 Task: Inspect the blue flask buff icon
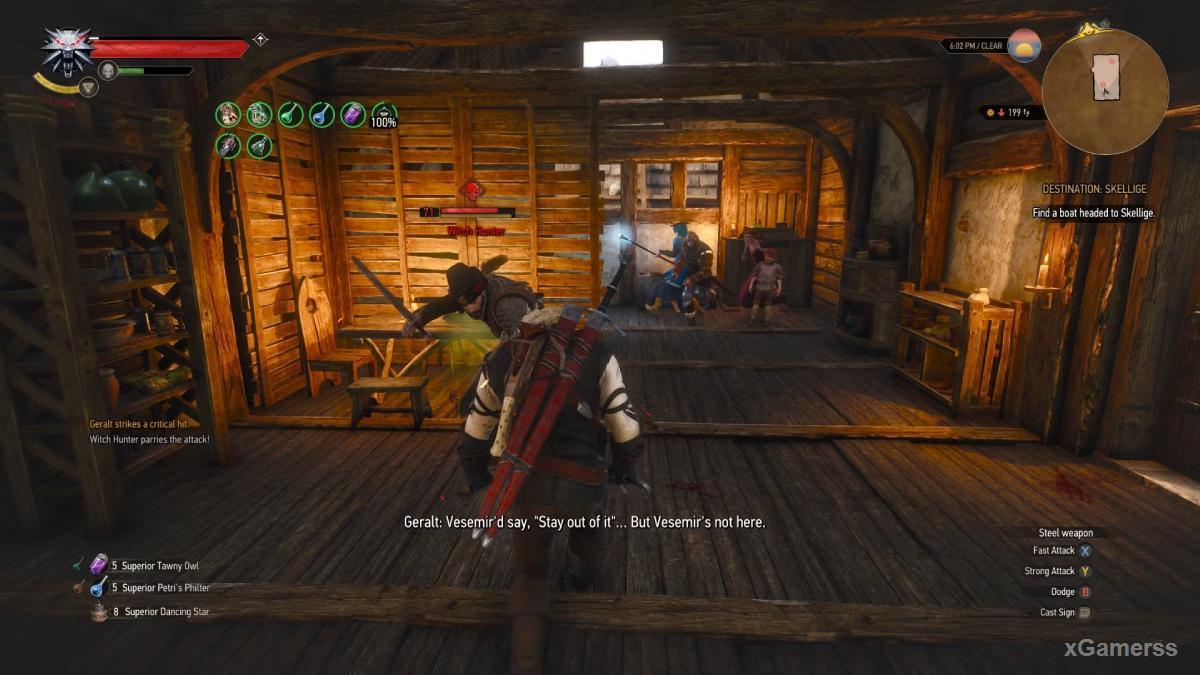tap(321, 115)
